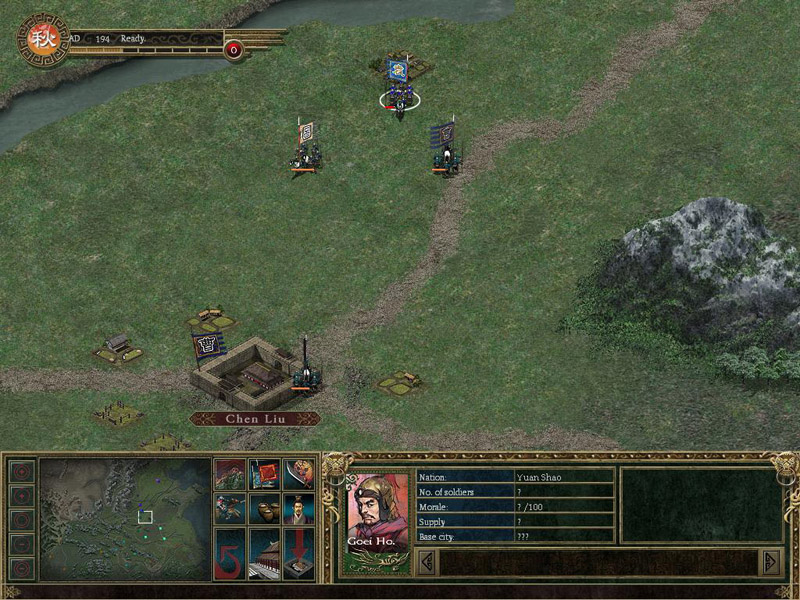
Task: Click the strategic minimap
Action: click(124, 519)
